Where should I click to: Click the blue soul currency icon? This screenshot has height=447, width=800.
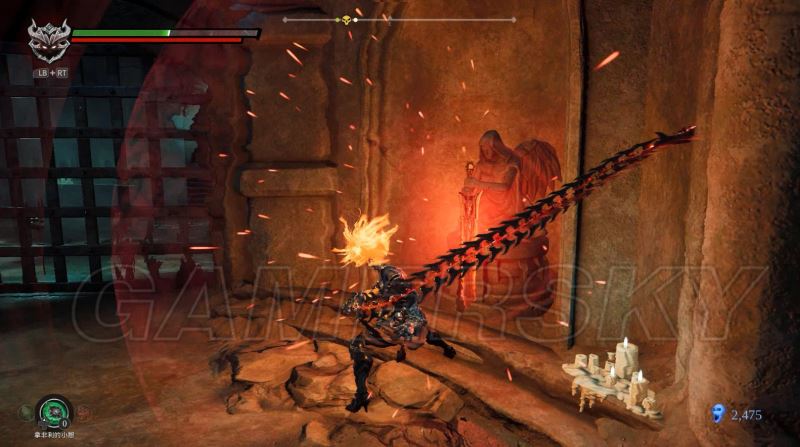tap(716, 412)
